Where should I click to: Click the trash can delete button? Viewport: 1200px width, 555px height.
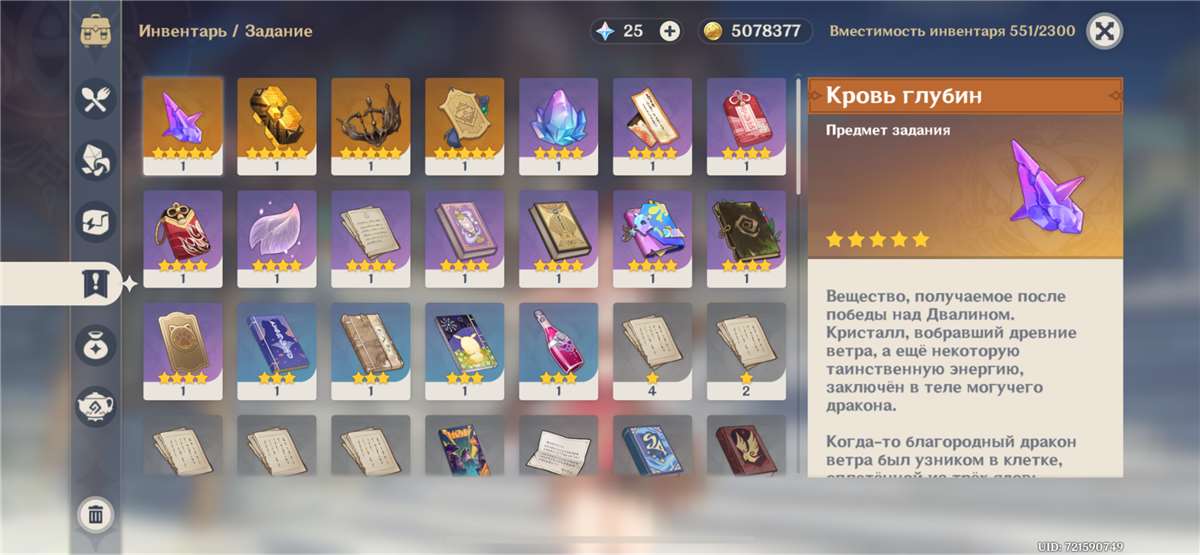click(96, 515)
